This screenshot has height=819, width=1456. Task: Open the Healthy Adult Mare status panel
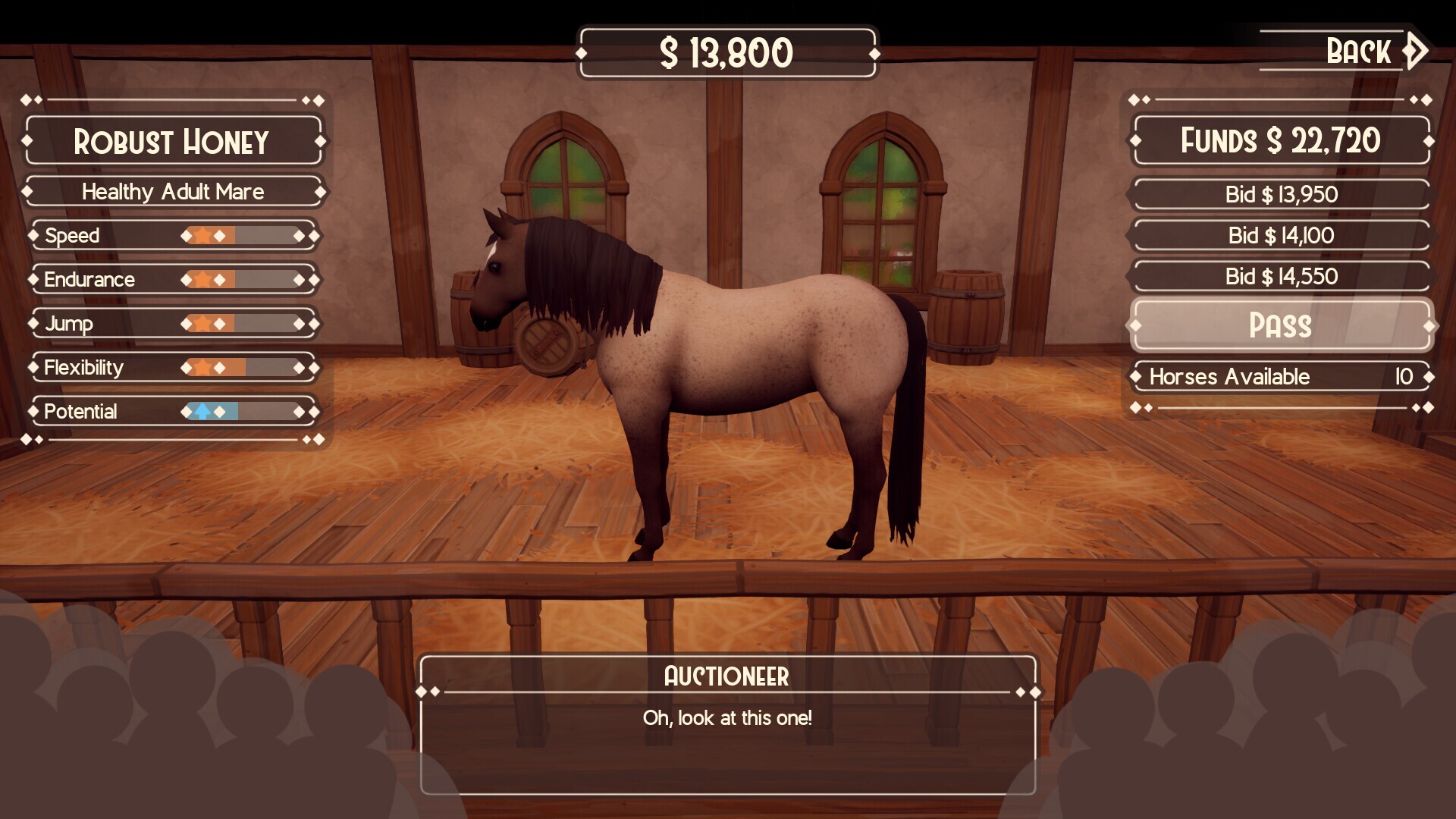coord(173,192)
